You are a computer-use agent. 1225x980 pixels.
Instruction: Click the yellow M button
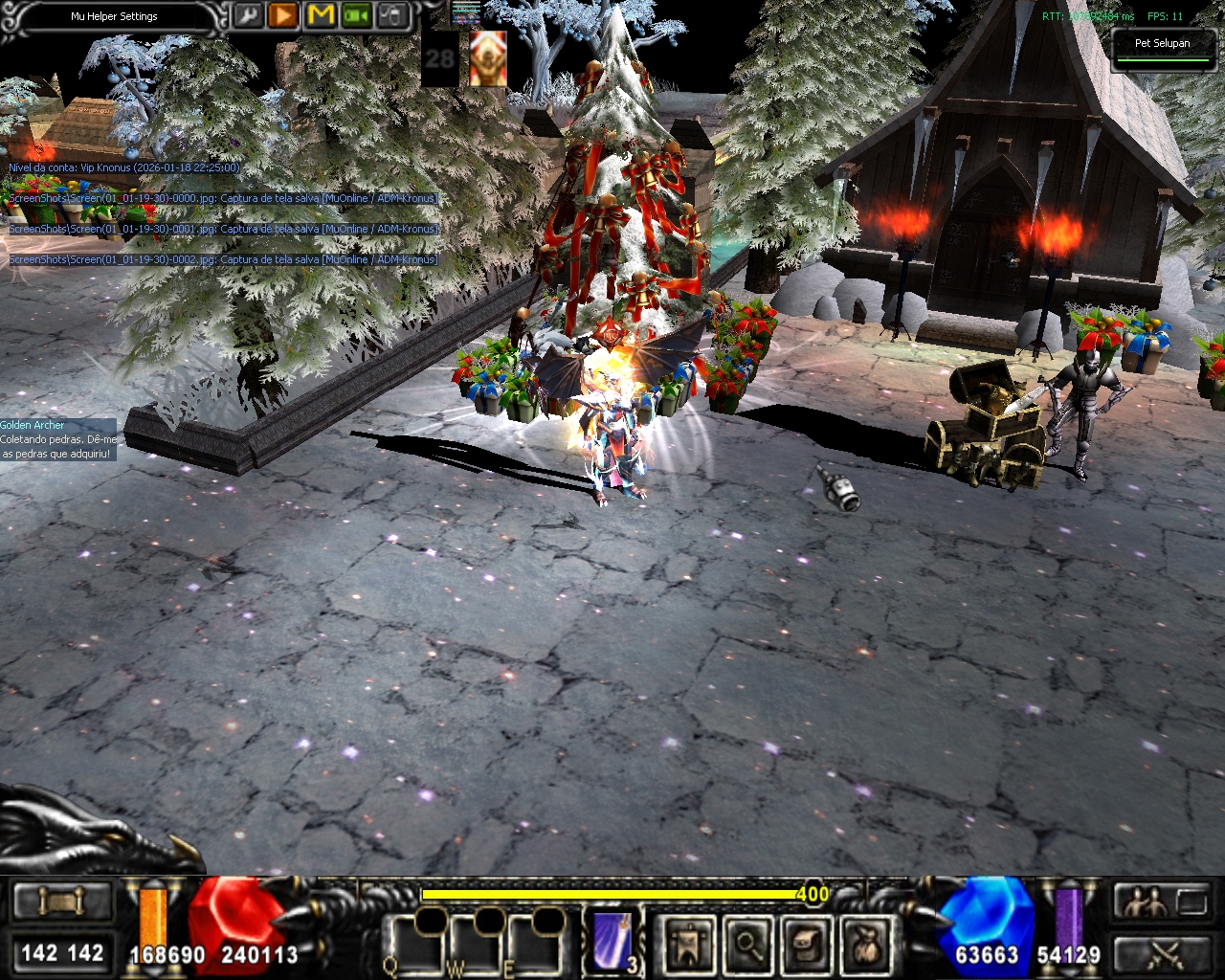point(321,16)
